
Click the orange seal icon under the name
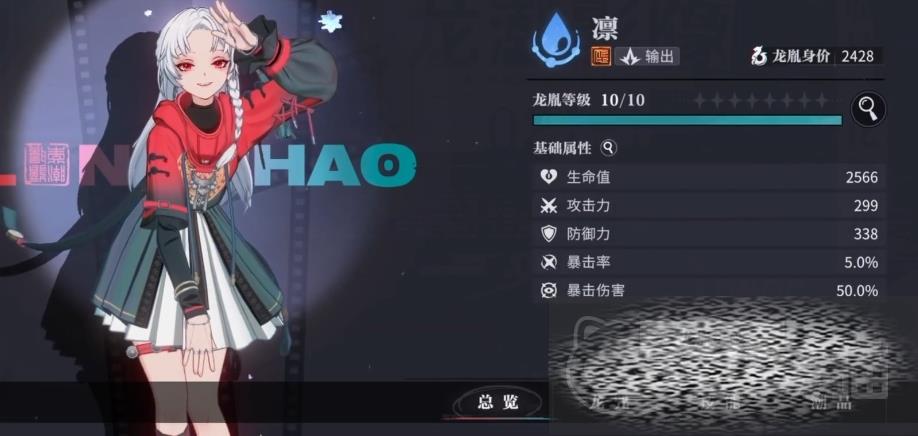pyautogui.click(x=602, y=57)
